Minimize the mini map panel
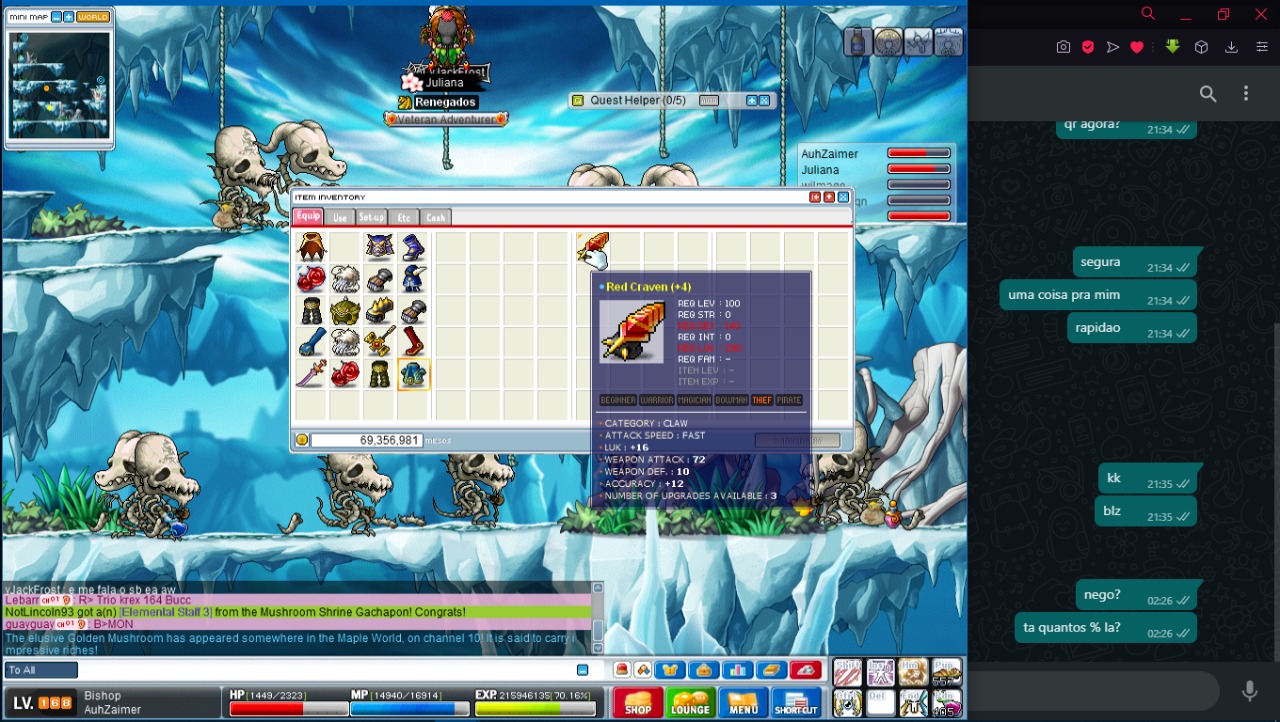 coord(56,17)
